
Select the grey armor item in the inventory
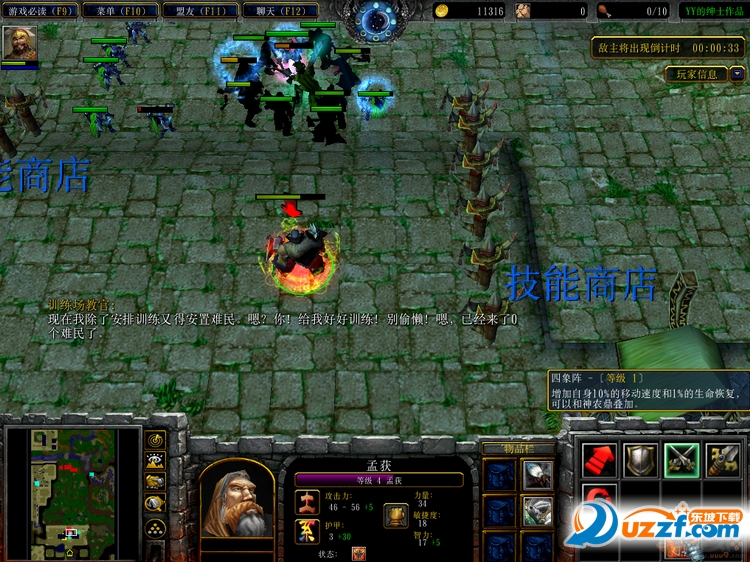pos(537,511)
